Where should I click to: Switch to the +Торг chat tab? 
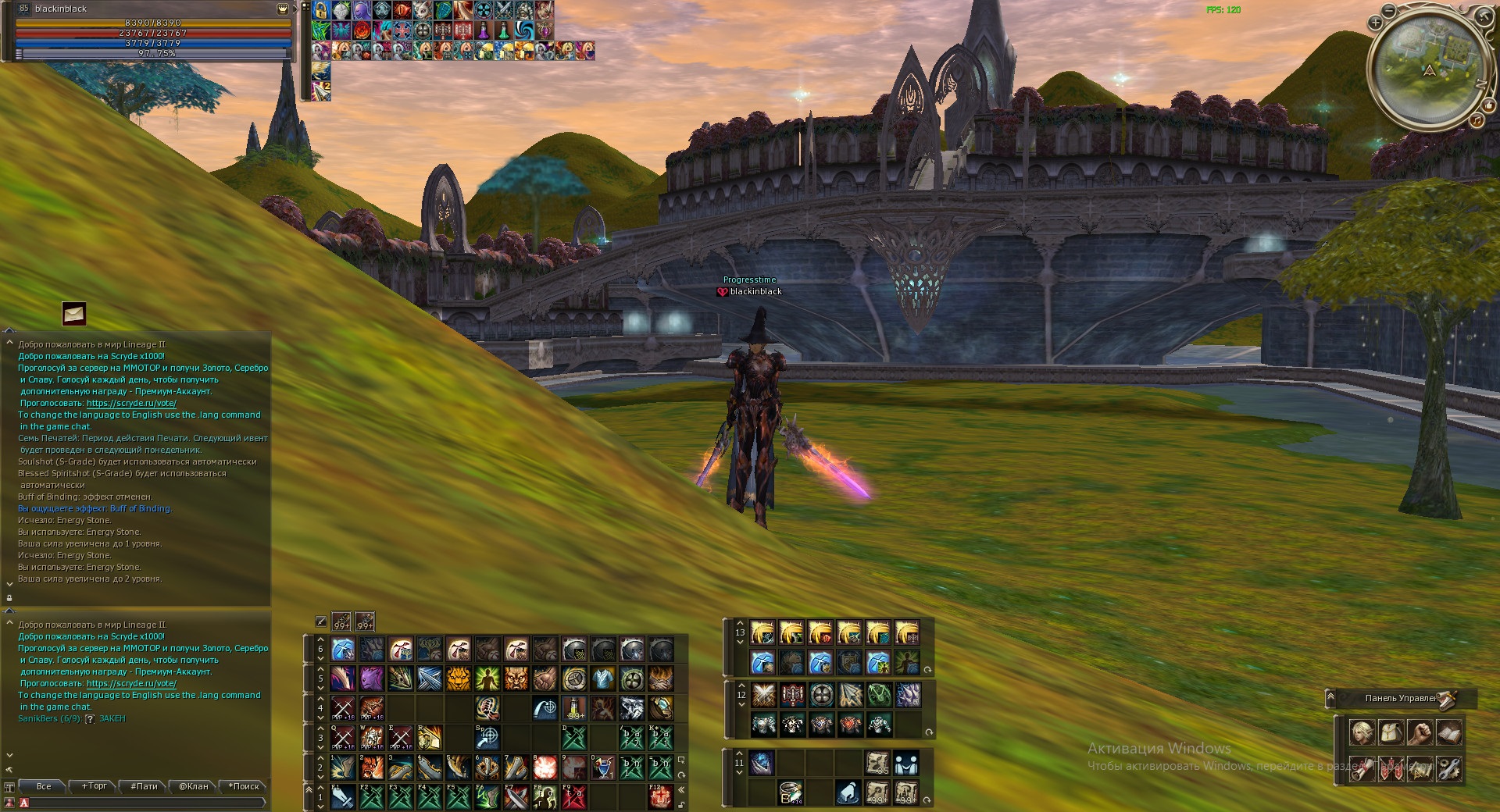tap(94, 786)
